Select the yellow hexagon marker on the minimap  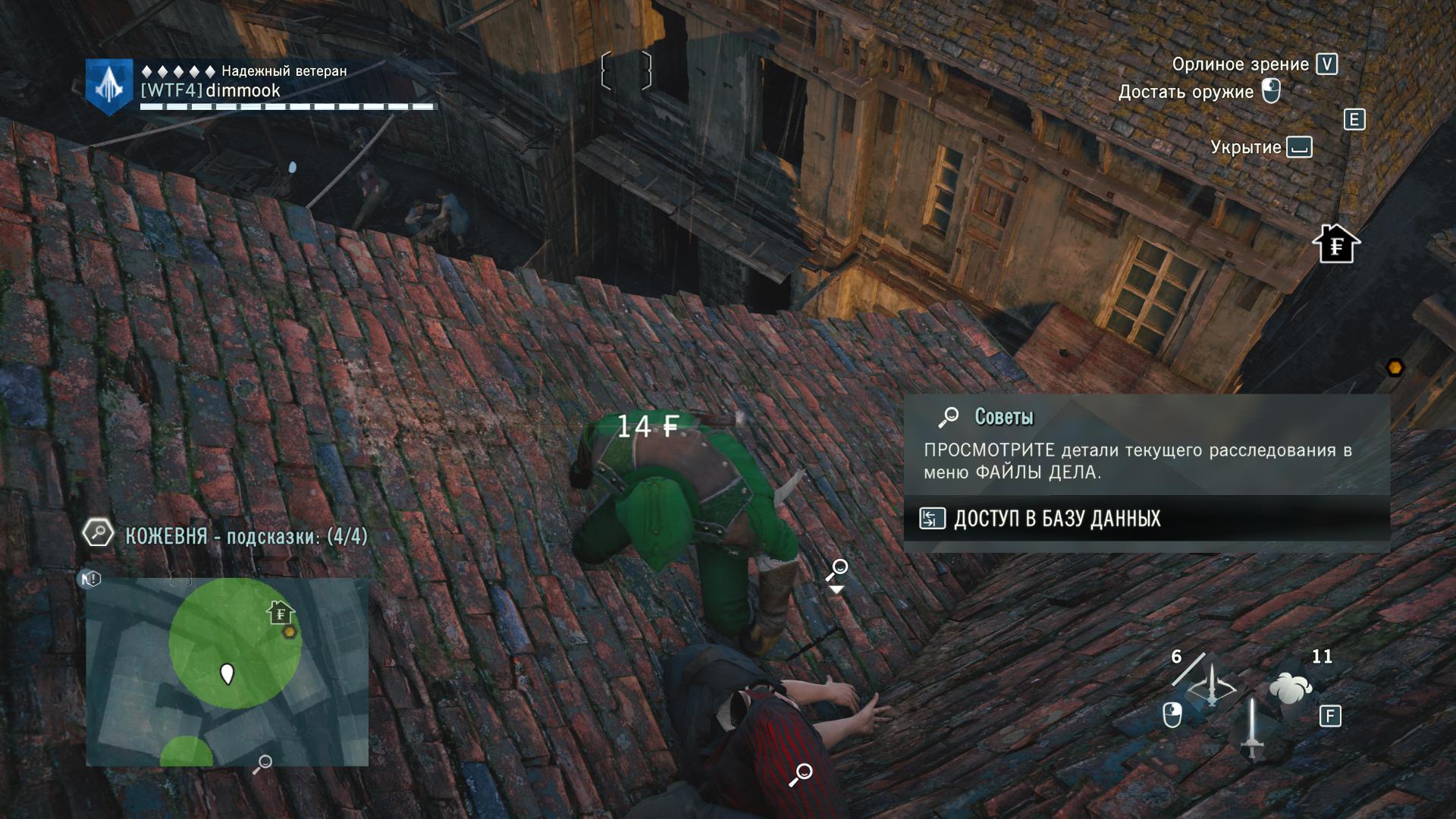coord(289,632)
